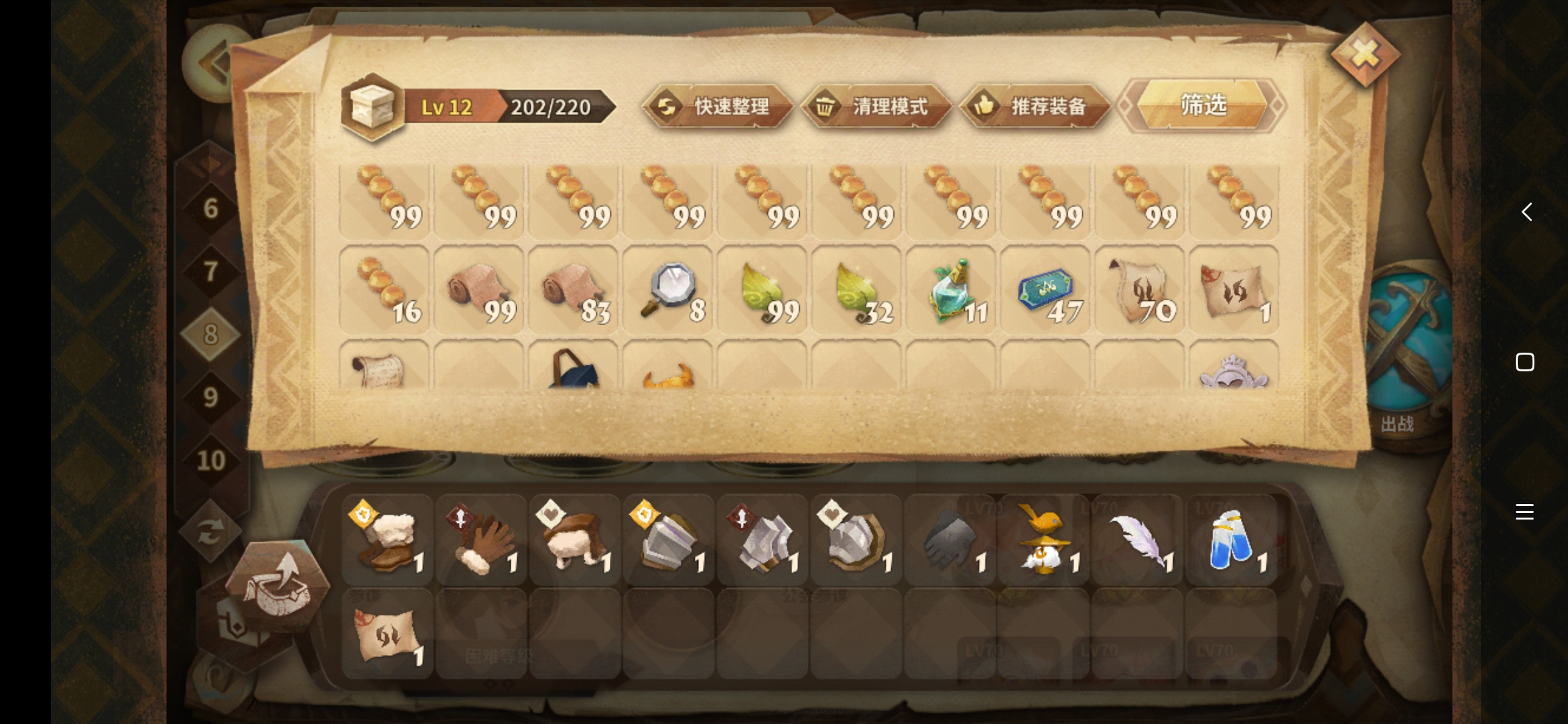Screen dimensions: 1568x724
Task: Select the green leaf stack of 32
Action: coord(856,290)
